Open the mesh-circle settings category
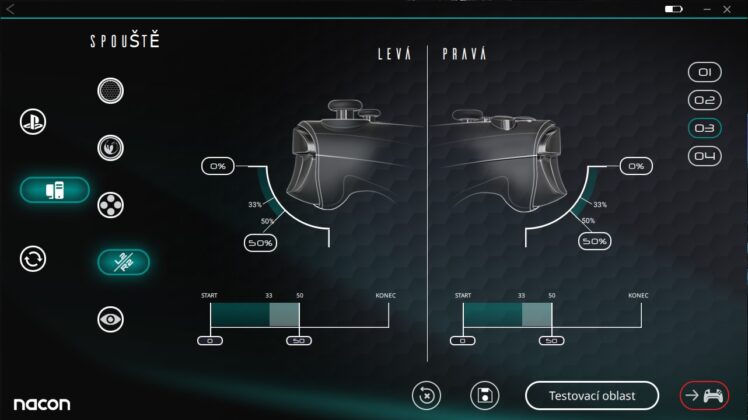The height and width of the screenshot is (420, 748). tap(110, 91)
